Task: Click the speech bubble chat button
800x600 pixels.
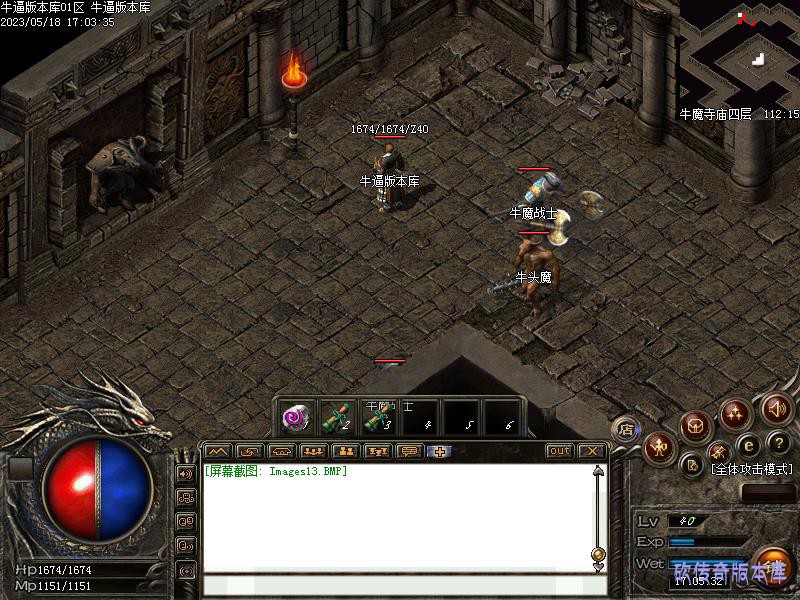Action: pyautogui.click(x=408, y=451)
